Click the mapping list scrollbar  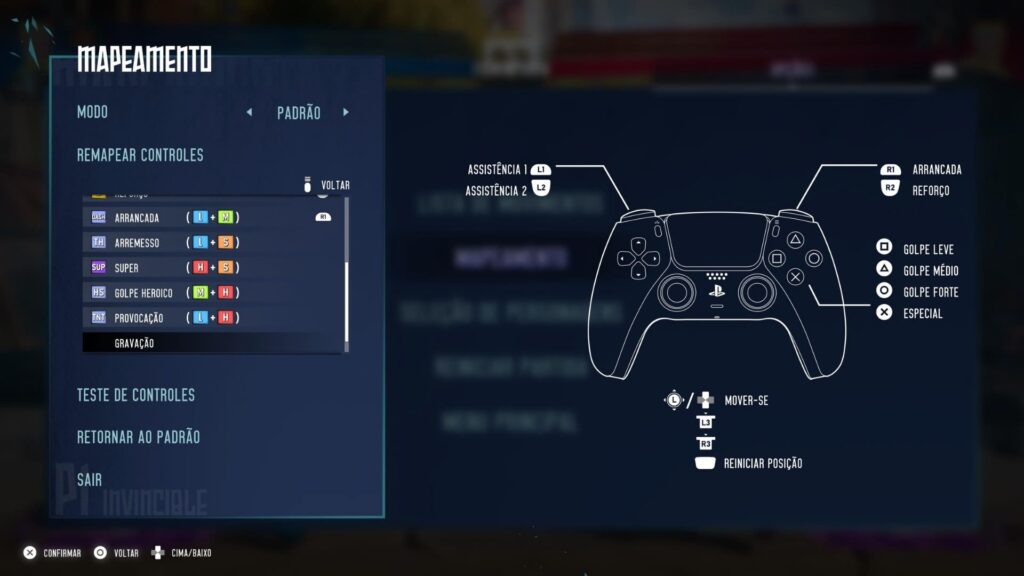click(347, 300)
